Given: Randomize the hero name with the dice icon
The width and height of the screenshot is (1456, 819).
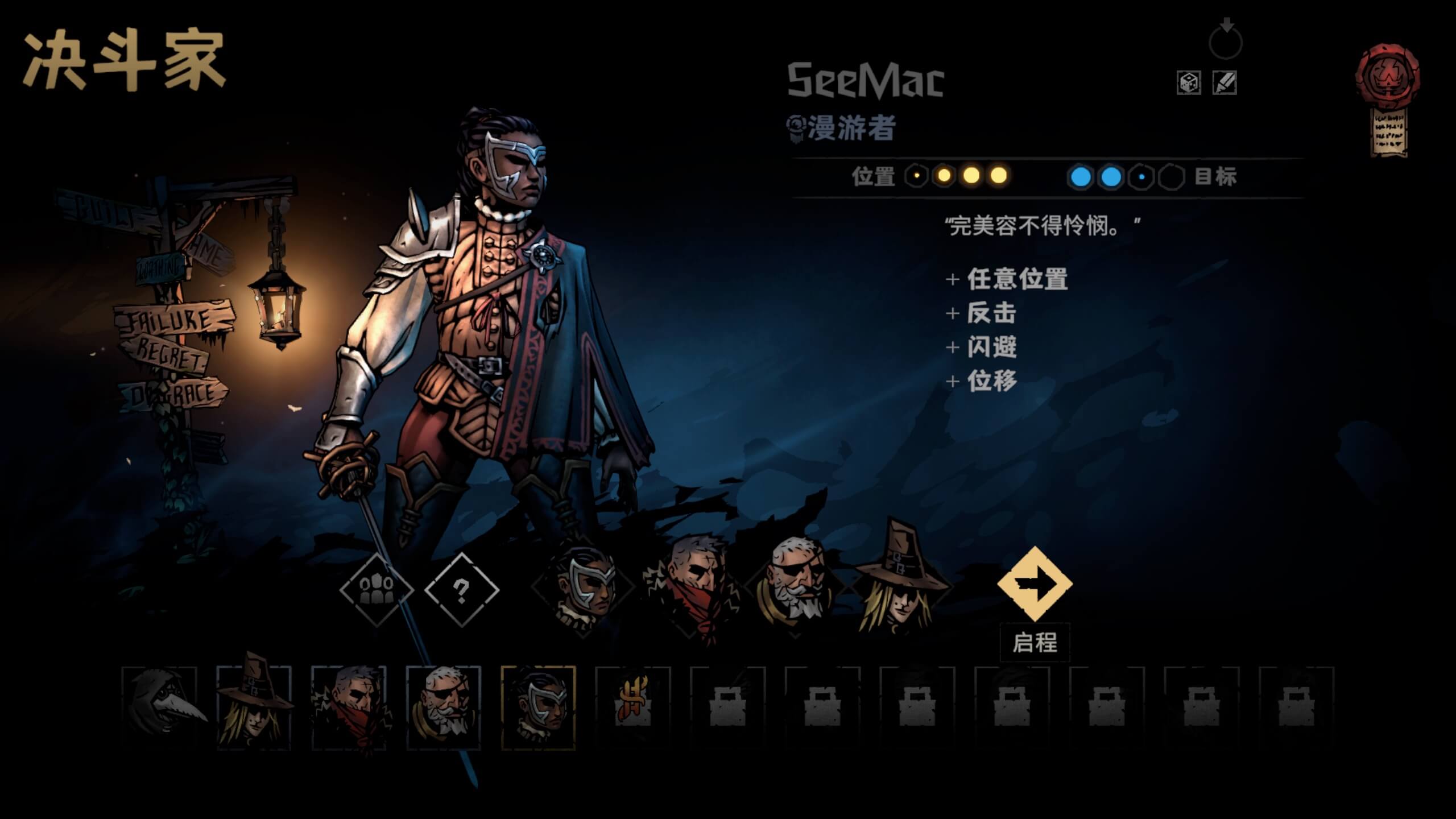Looking at the screenshot, I should [1188, 83].
